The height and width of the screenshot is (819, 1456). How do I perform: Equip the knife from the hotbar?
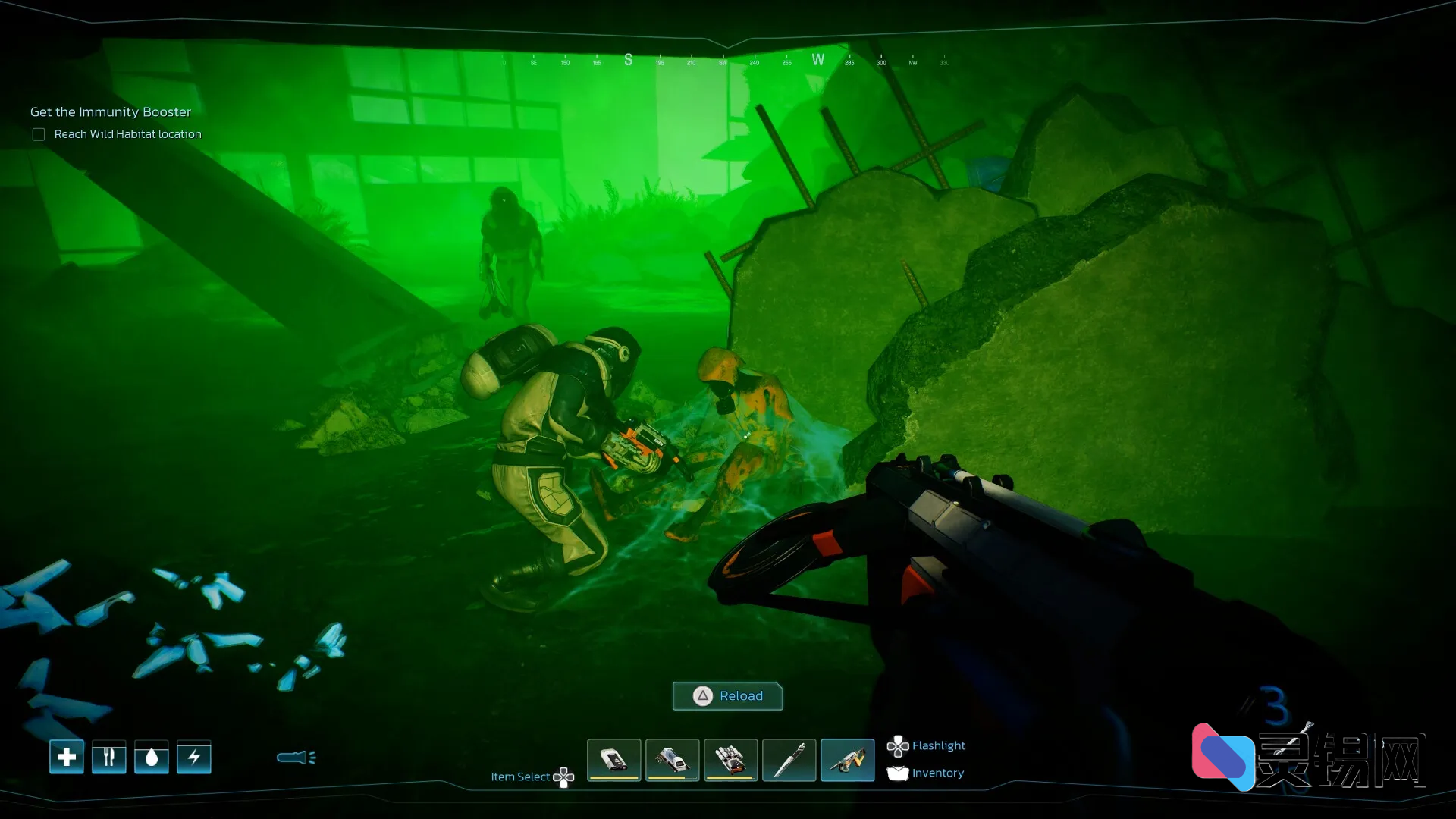[x=789, y=759]
